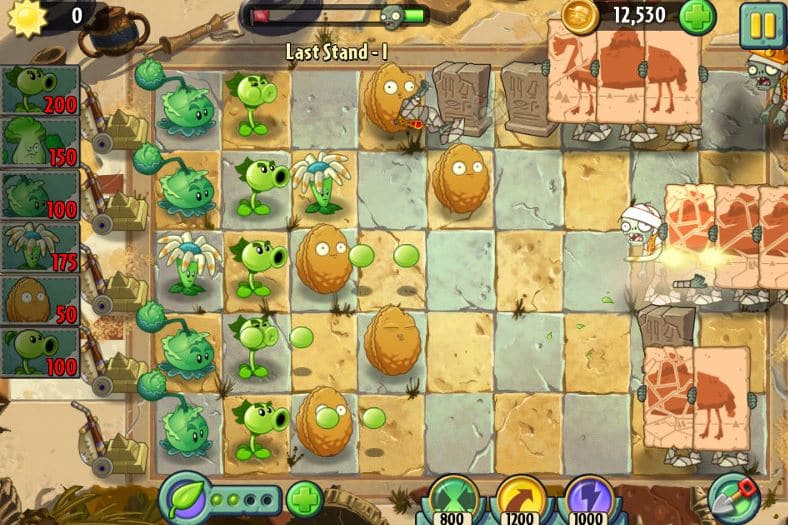The image size is (788, 525).
Task: Select the Peashooter seed packet costing 100
Action: 41,352
